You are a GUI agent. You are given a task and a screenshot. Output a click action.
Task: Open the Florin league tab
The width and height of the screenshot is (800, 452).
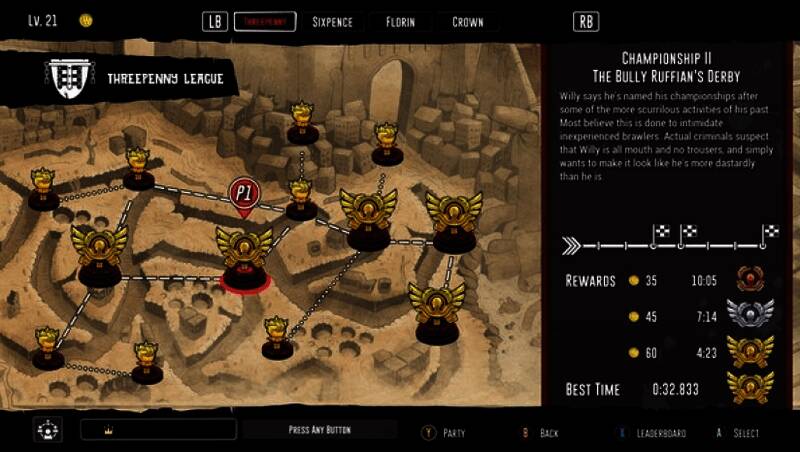click(400, 22)
